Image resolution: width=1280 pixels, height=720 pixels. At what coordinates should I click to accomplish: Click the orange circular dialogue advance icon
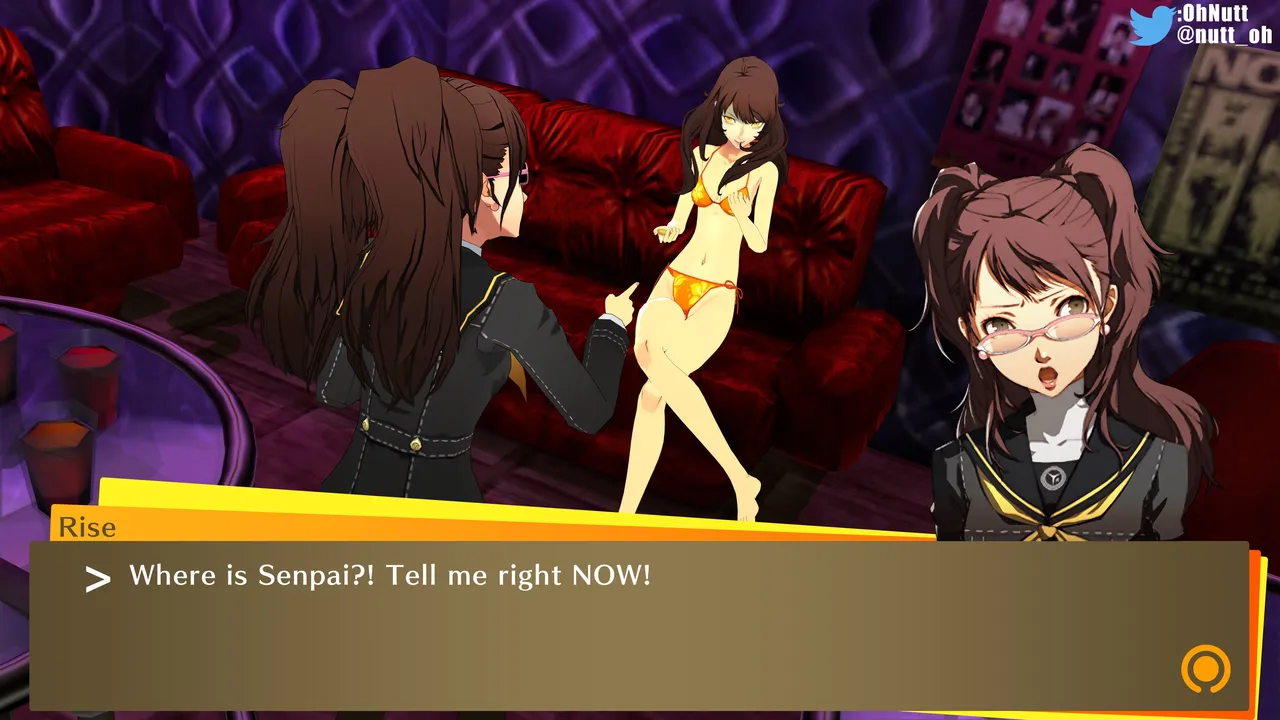(1205, 668)
